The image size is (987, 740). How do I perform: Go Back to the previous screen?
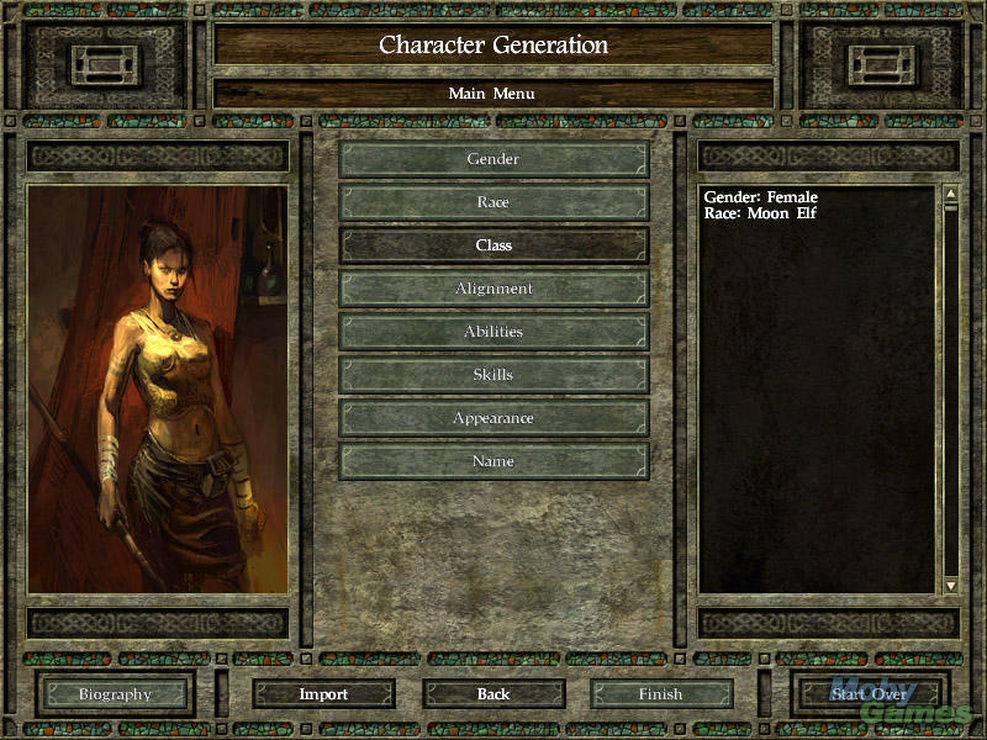pos(493,694)
